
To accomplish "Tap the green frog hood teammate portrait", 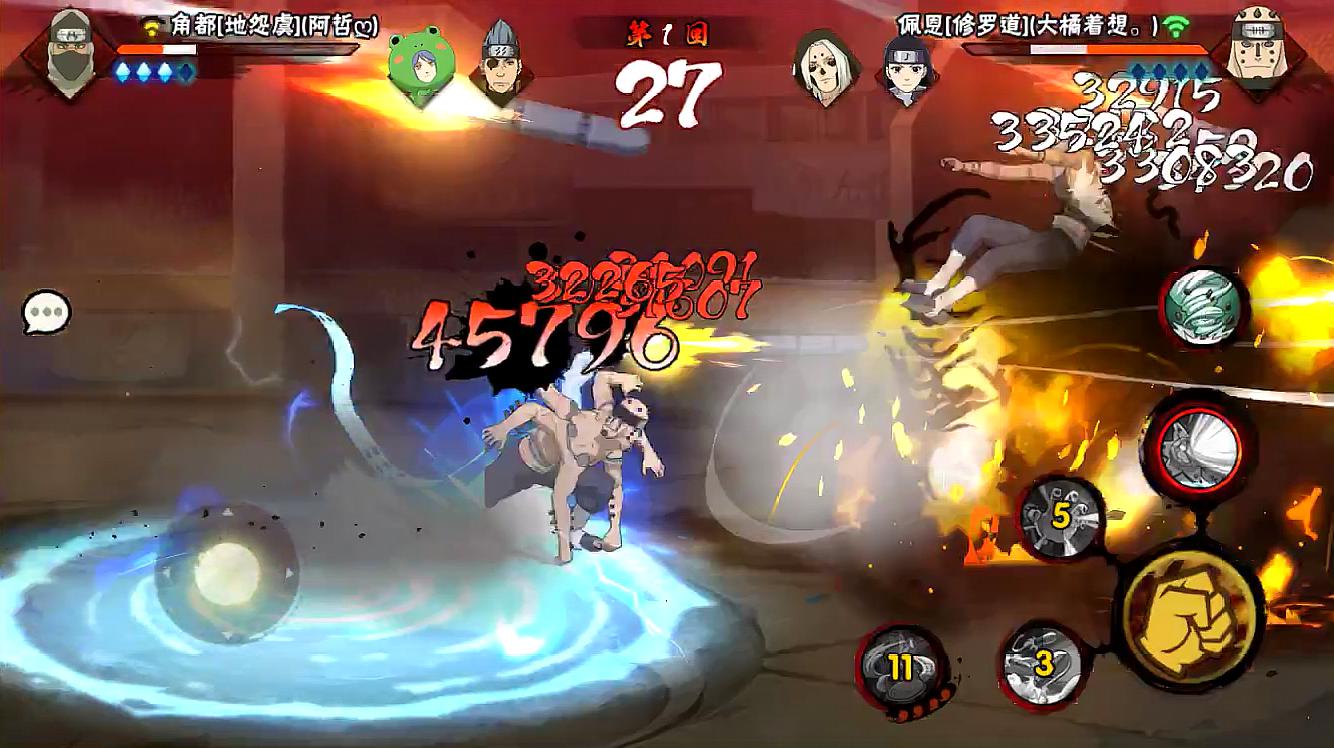I will tap(417, 68).
